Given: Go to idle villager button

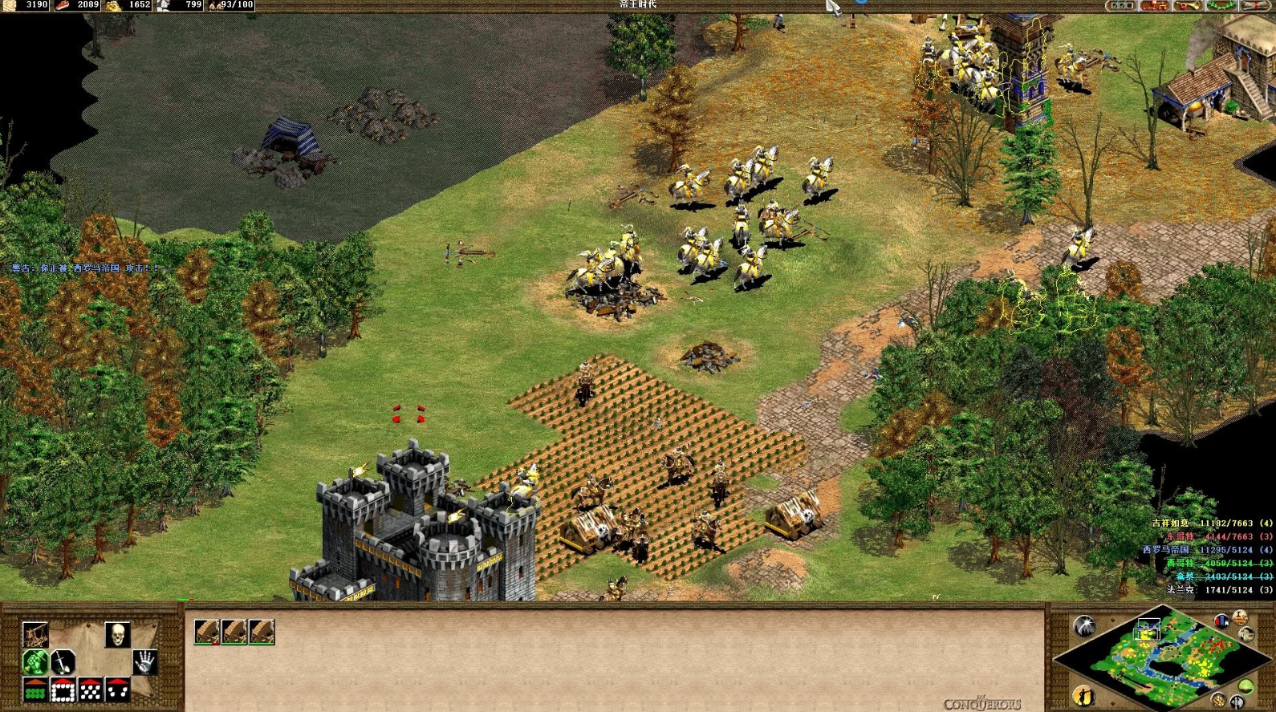Looking at the screenshot, I should pyautogui.click(x=1083, y=695).
